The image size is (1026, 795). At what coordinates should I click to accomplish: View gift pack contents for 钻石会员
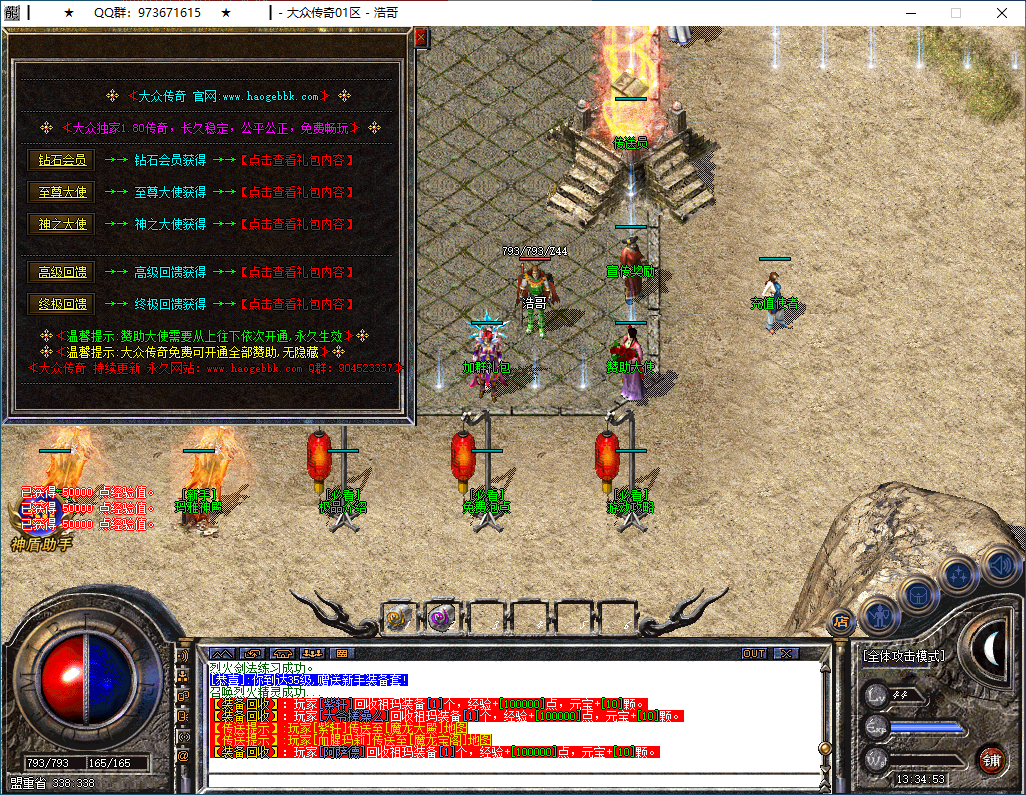coord(297,160)
